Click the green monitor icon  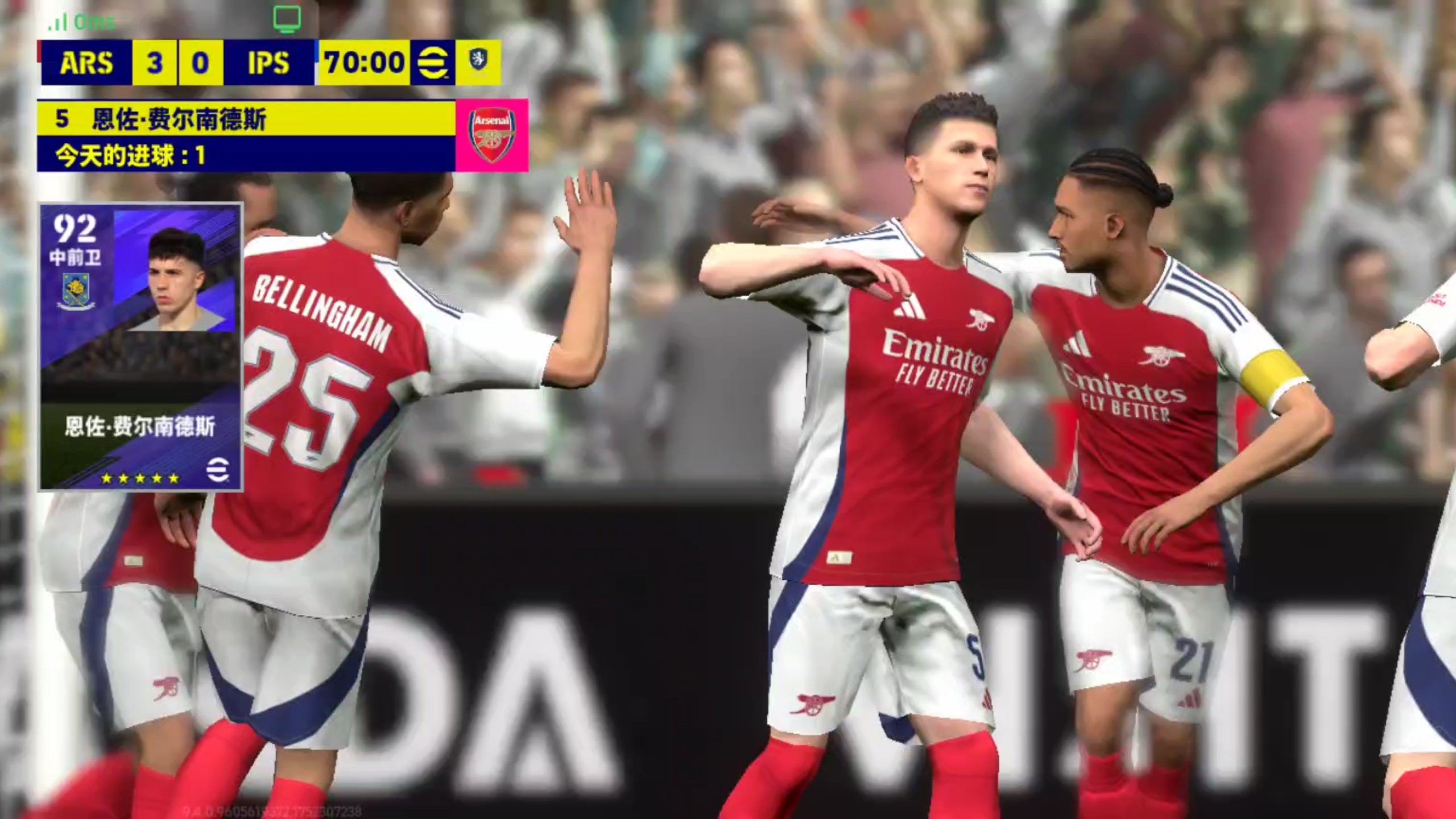(x=287, y=20)
